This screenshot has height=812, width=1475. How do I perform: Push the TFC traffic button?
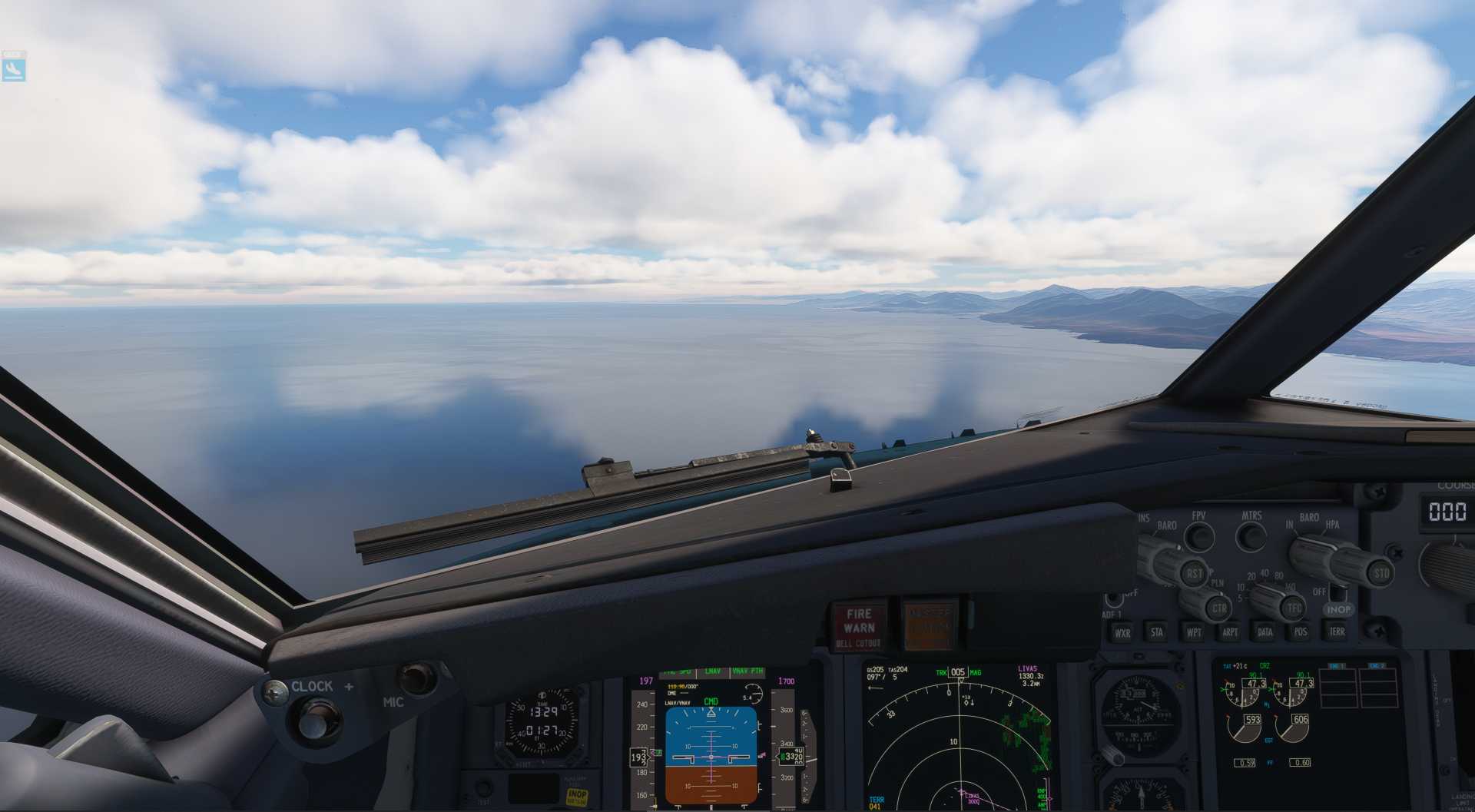click(1294, 608)
